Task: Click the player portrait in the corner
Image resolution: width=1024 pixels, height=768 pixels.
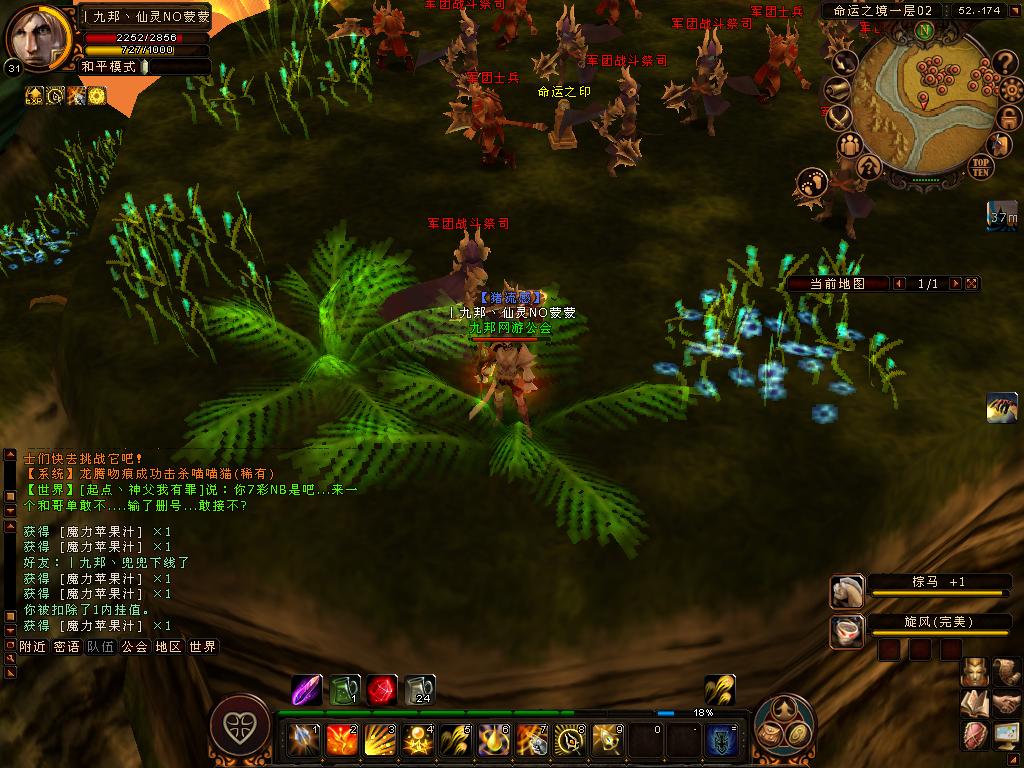Action: (x=40, y=36)
